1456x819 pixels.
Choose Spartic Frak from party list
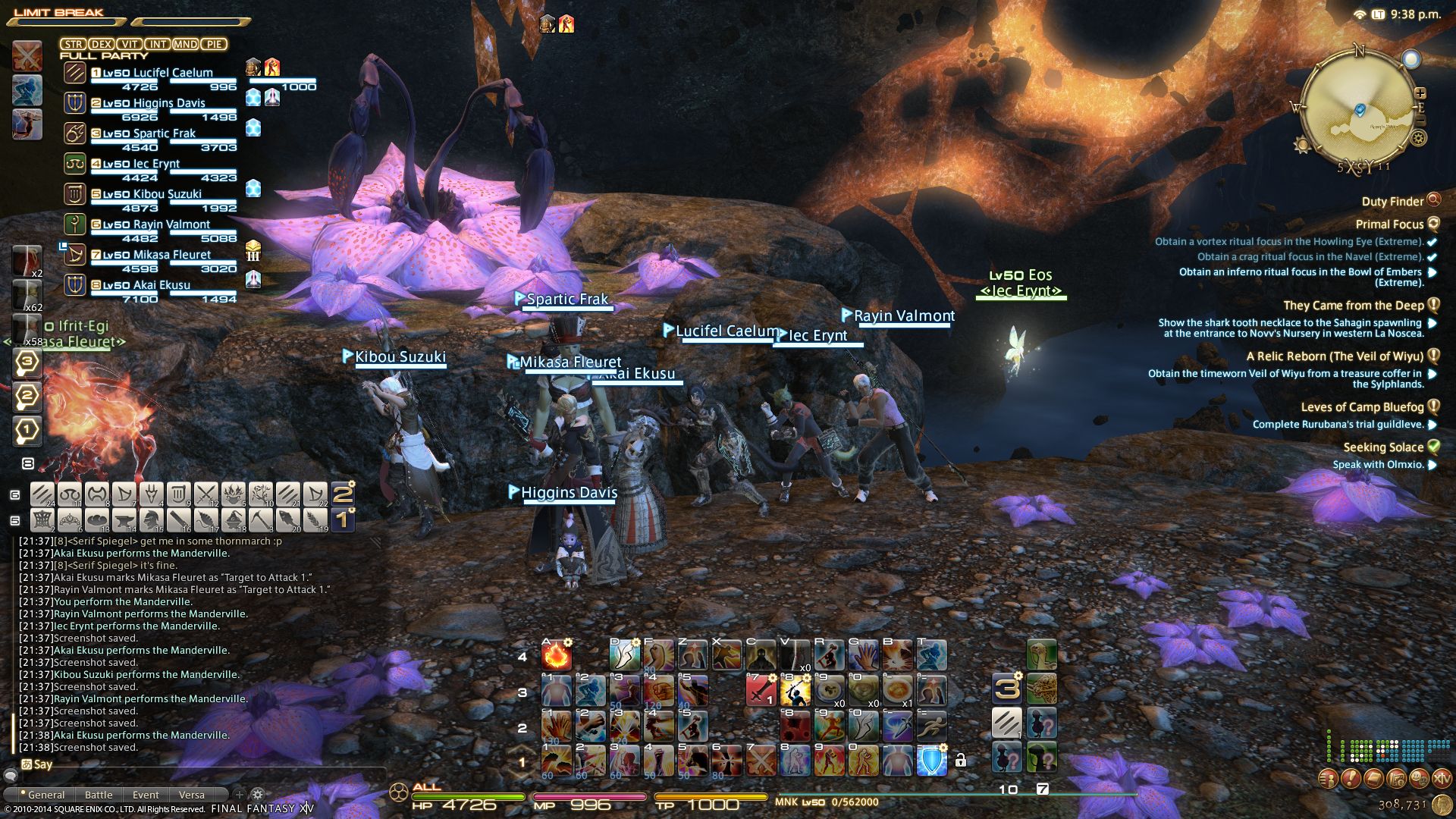click(164, 134)
